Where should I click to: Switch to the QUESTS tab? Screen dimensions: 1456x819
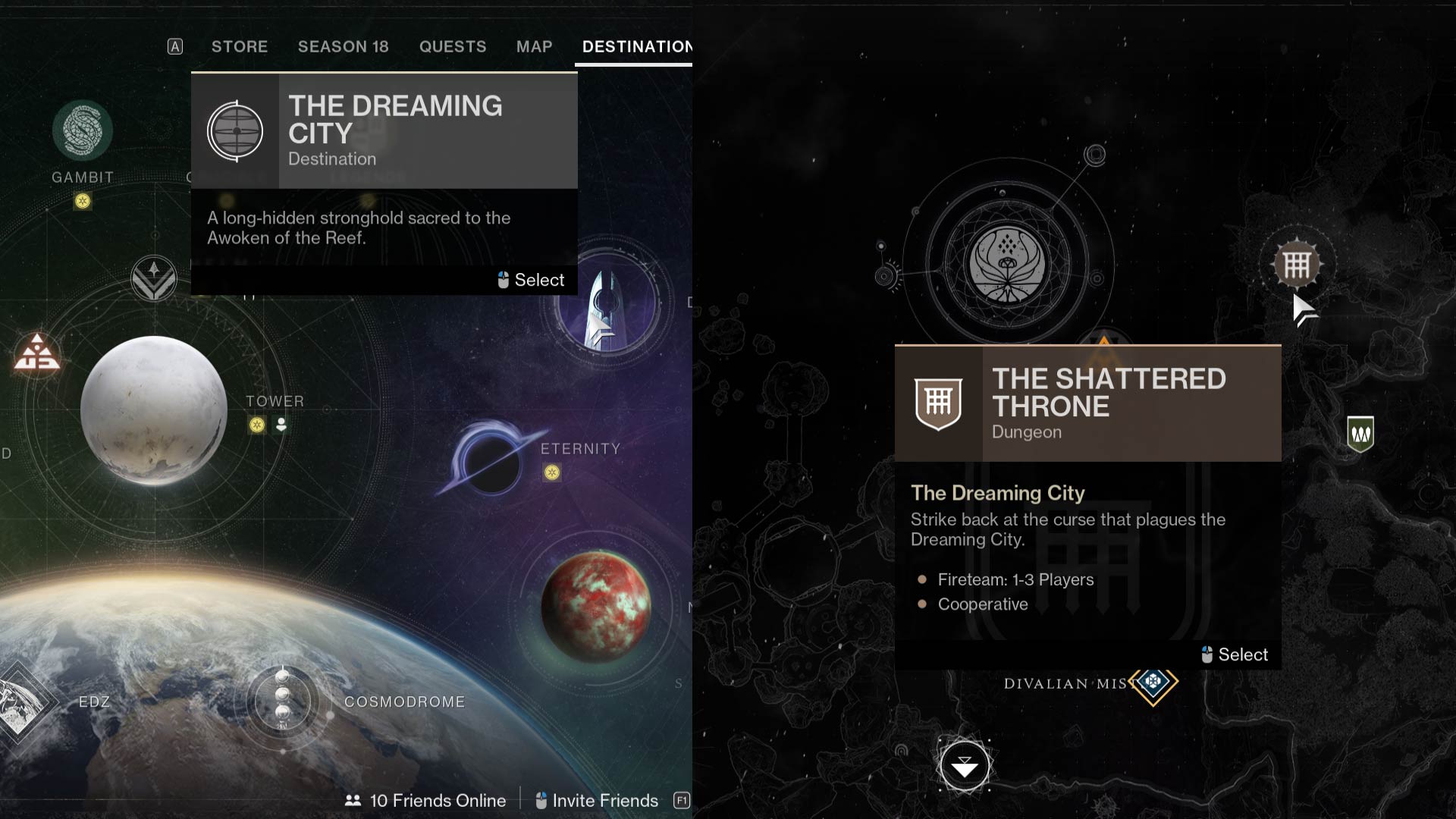pos(453,46)
